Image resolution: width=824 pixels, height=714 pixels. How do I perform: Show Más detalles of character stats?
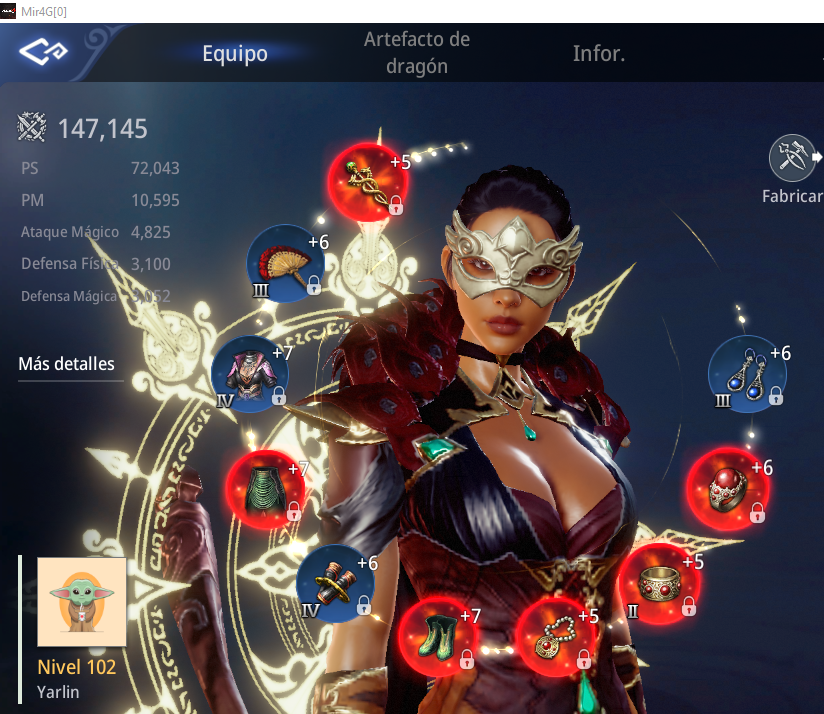click(66, 364)
